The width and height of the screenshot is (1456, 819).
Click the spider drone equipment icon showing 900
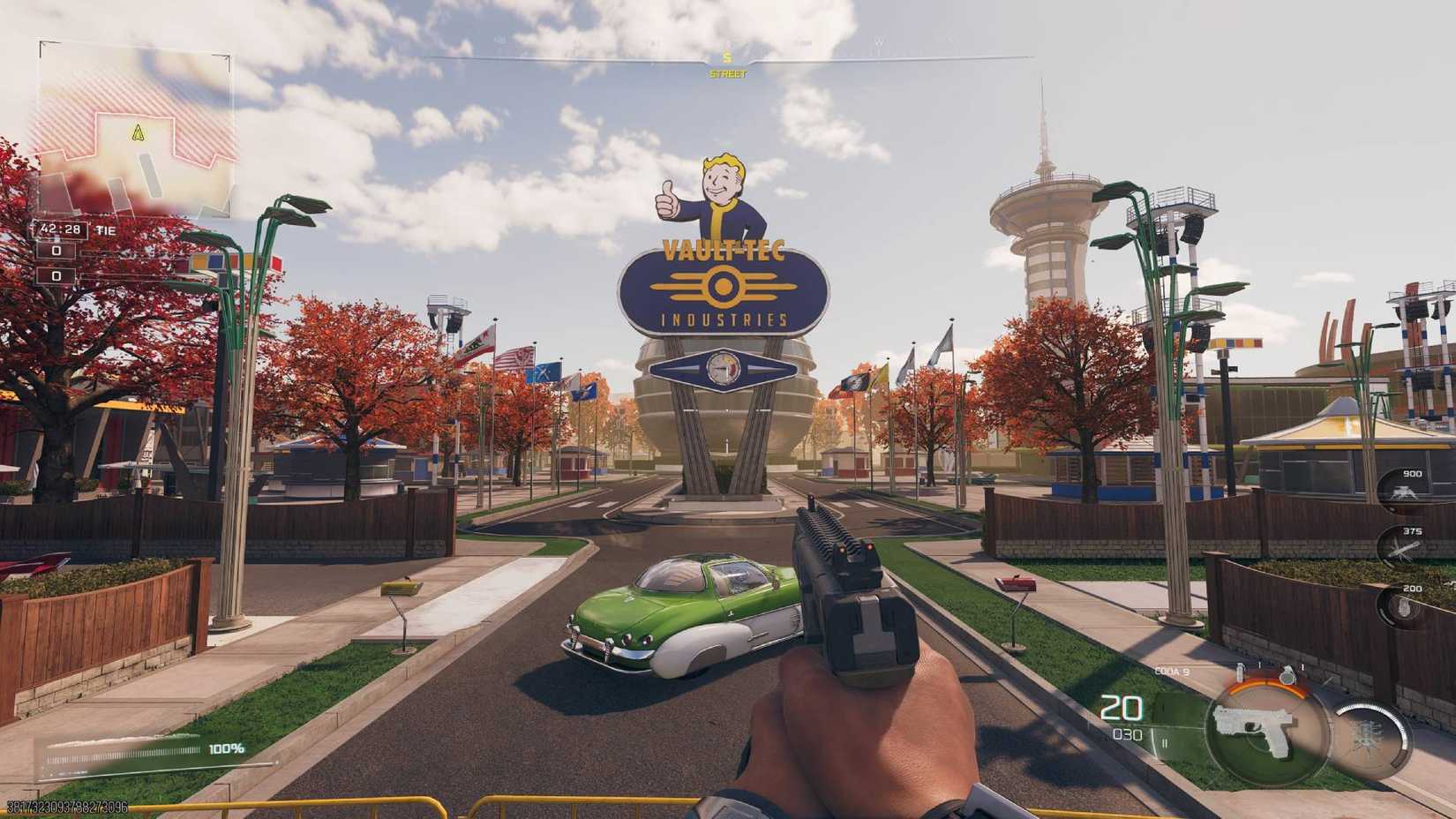pyautogui.click(x=1405, y=492)
